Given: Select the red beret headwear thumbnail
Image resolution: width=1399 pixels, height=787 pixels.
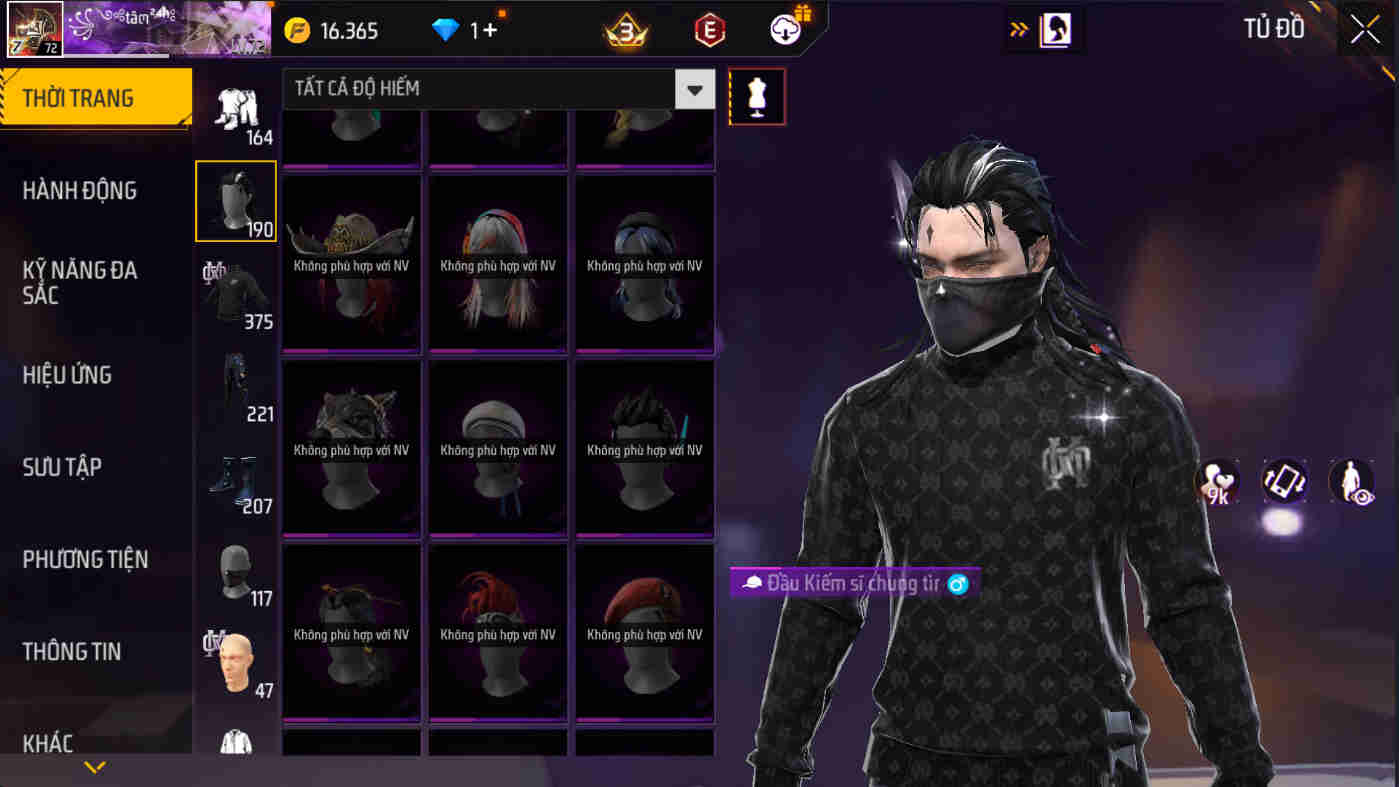Looking at the screenshot, I should [644, 632].
